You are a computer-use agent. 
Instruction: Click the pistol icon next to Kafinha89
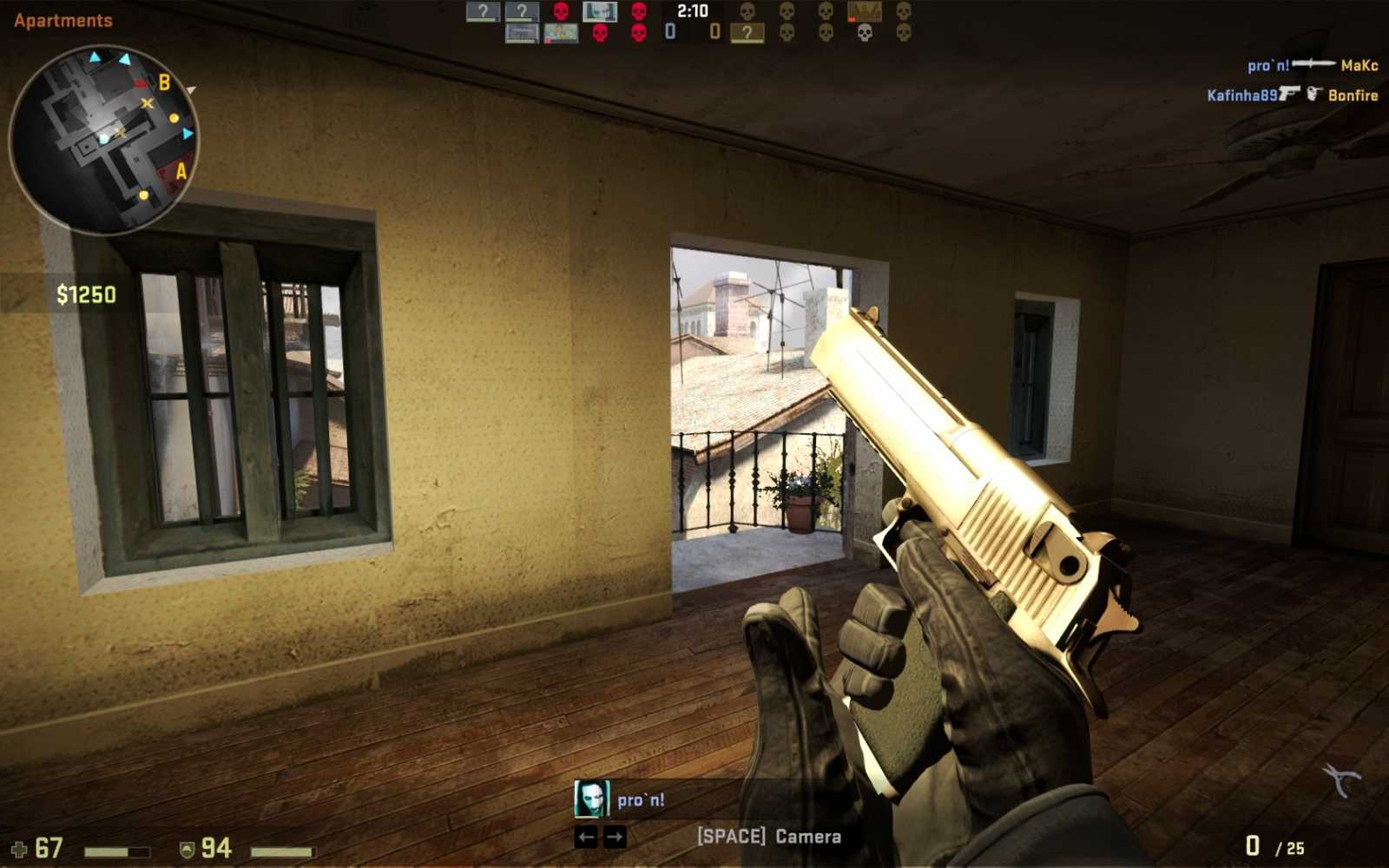1290,93
